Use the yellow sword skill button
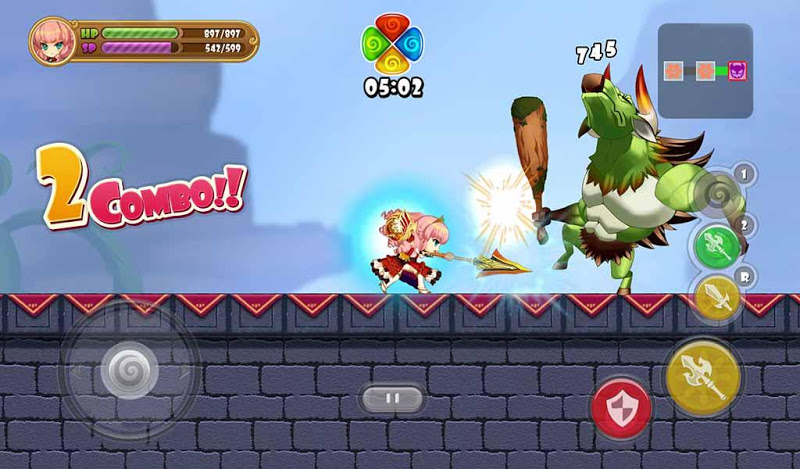The height and width of the screenshot is (469, 800). (x=716, y=298)
